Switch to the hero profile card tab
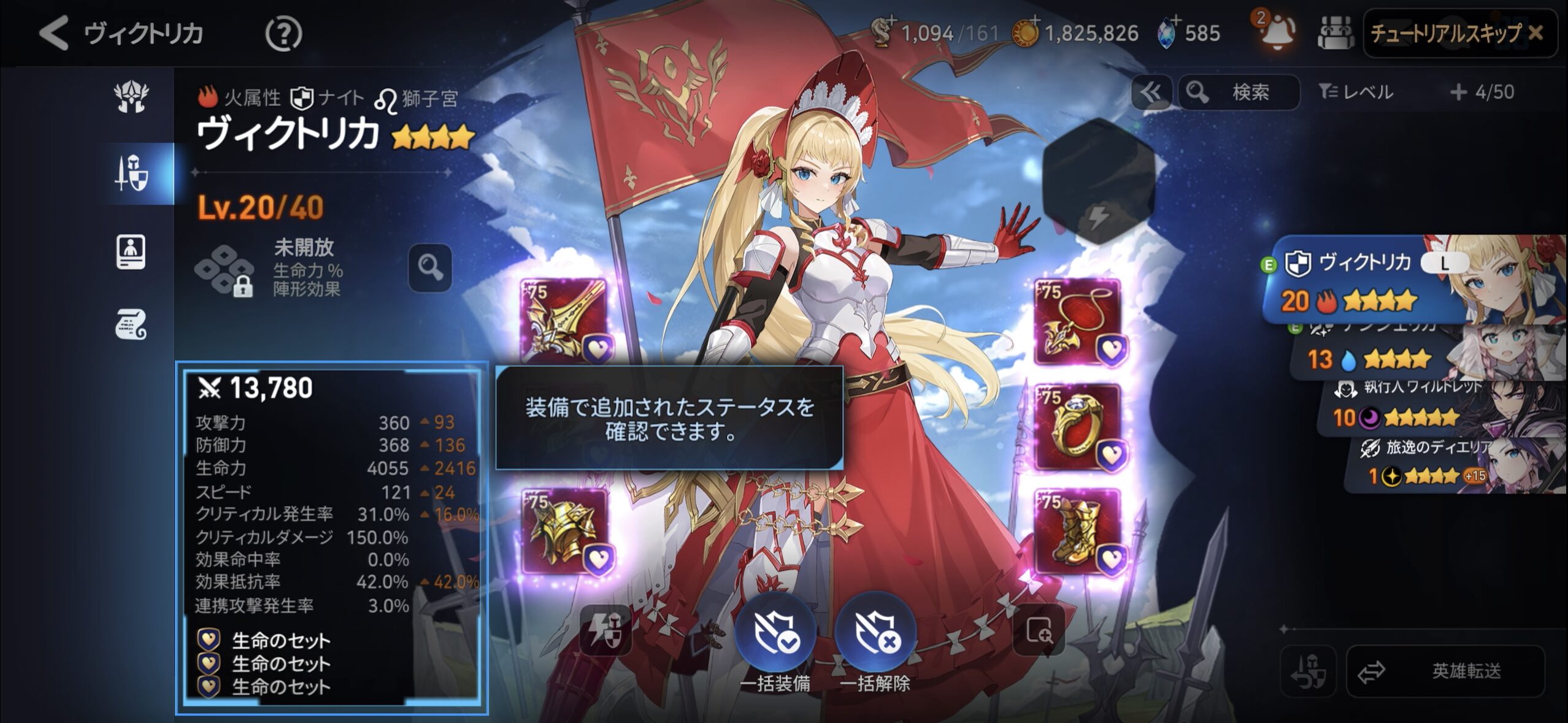This screenshot has width=1568, height=723. pos(131,251)
